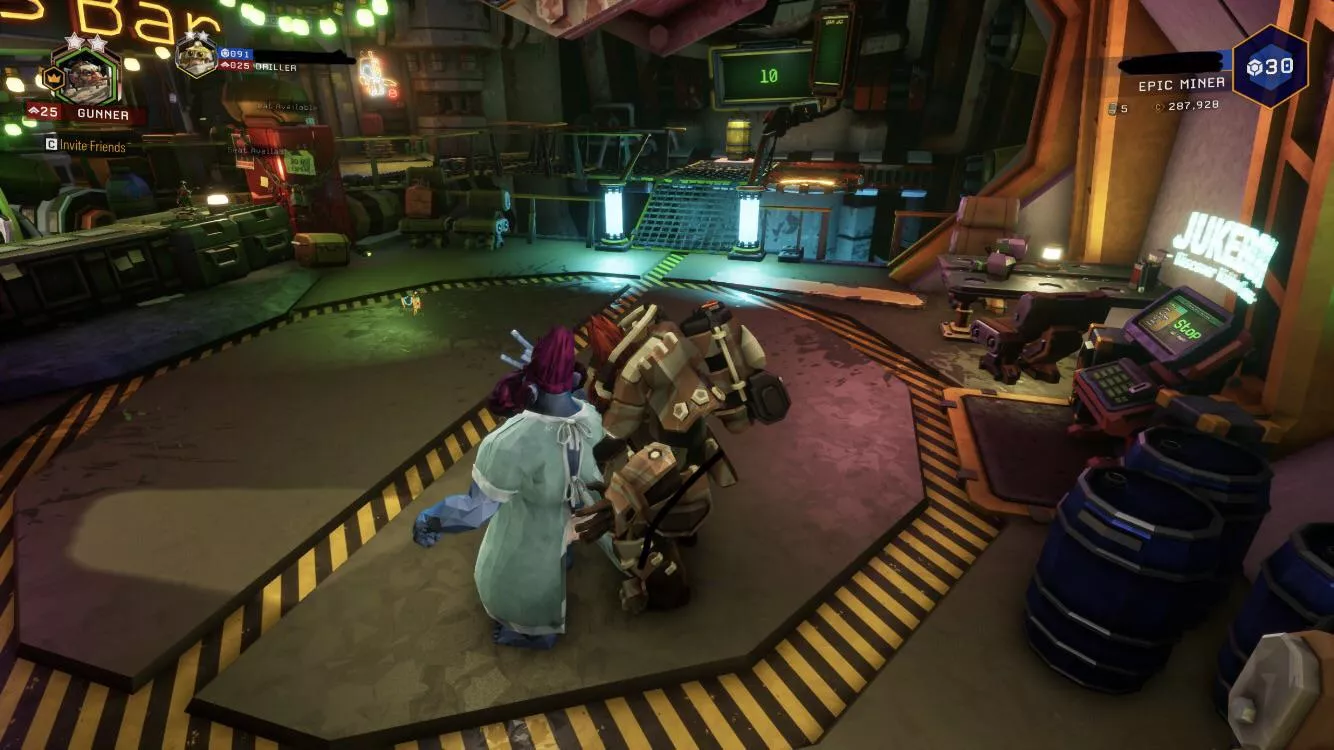This screenshot has width=1334, height=750.
Task: Click the player rank 30 hexagon badge
Action: pyautogui.click(x=1269, y=67)
